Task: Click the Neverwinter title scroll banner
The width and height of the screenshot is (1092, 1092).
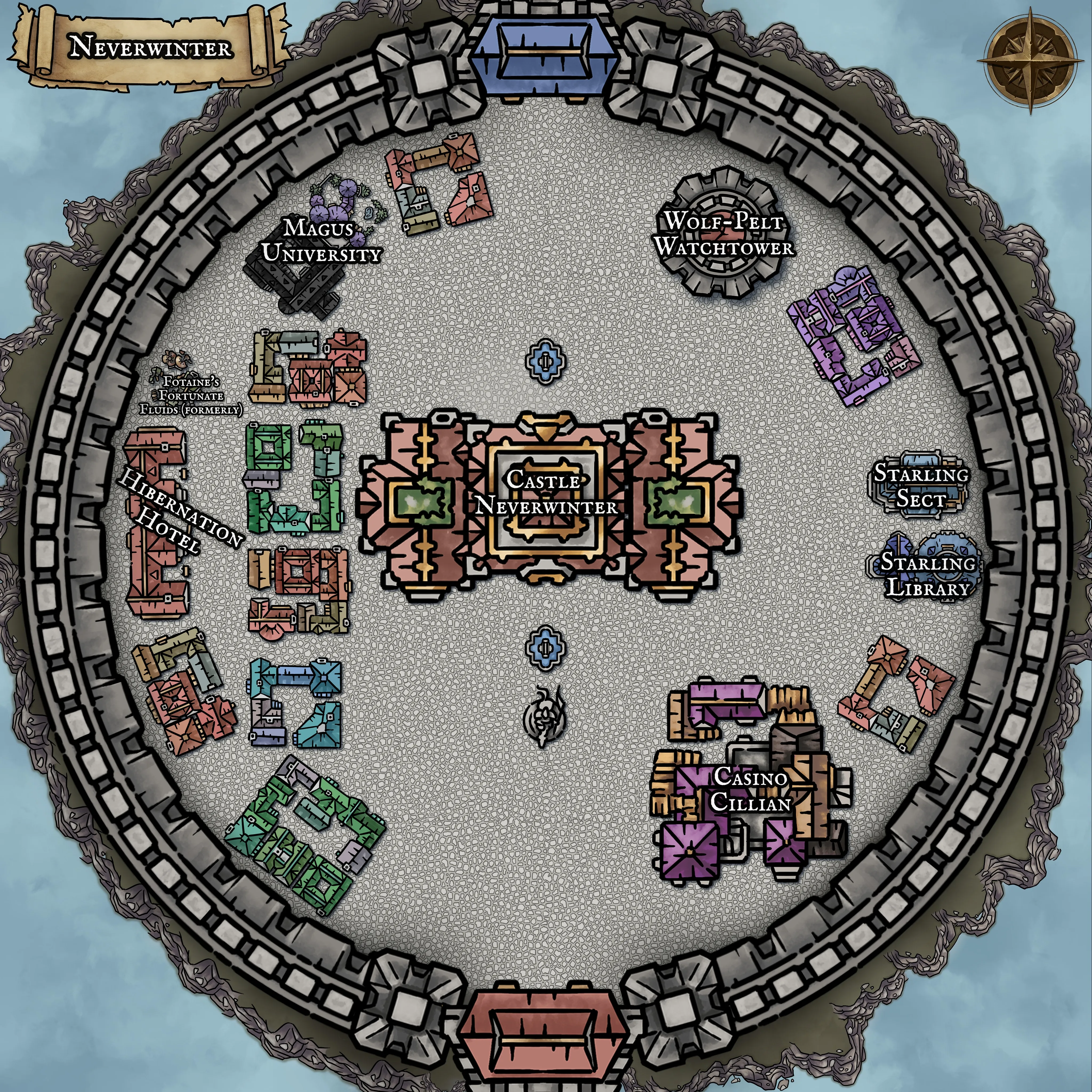Action: pos(150,47)
